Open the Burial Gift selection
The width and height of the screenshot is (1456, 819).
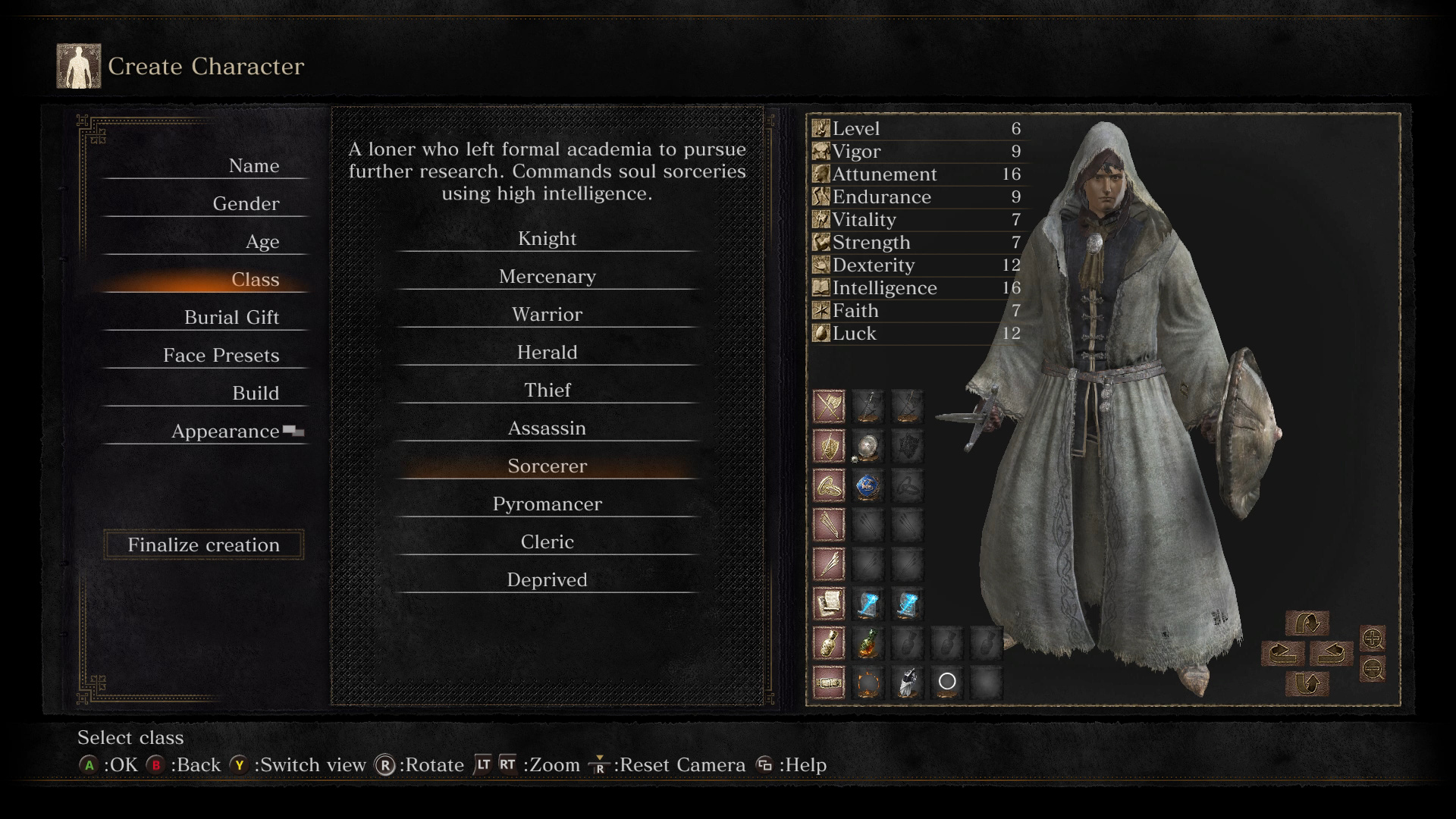[x=231, y=318]
